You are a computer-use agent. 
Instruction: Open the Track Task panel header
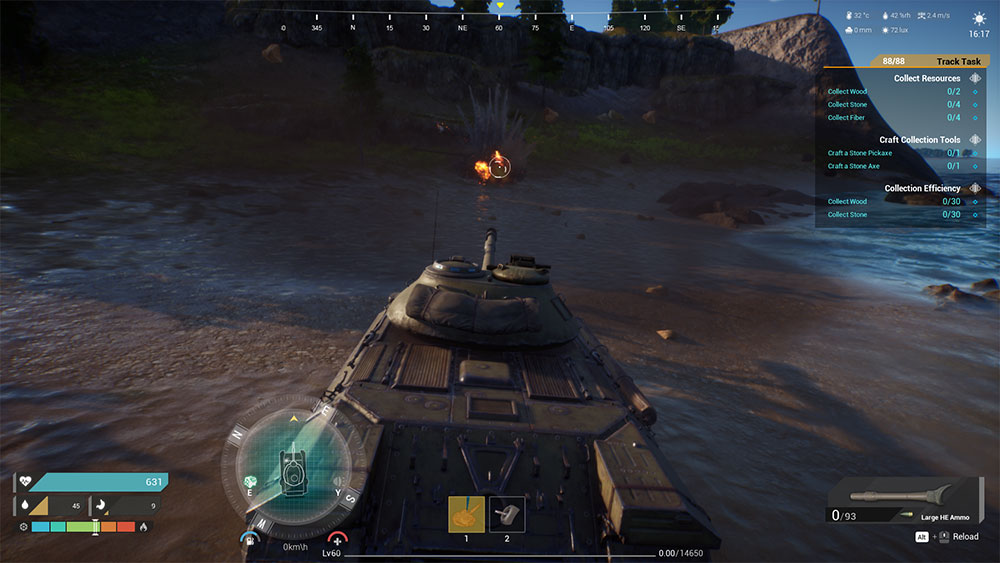click(x=957, y=61)
